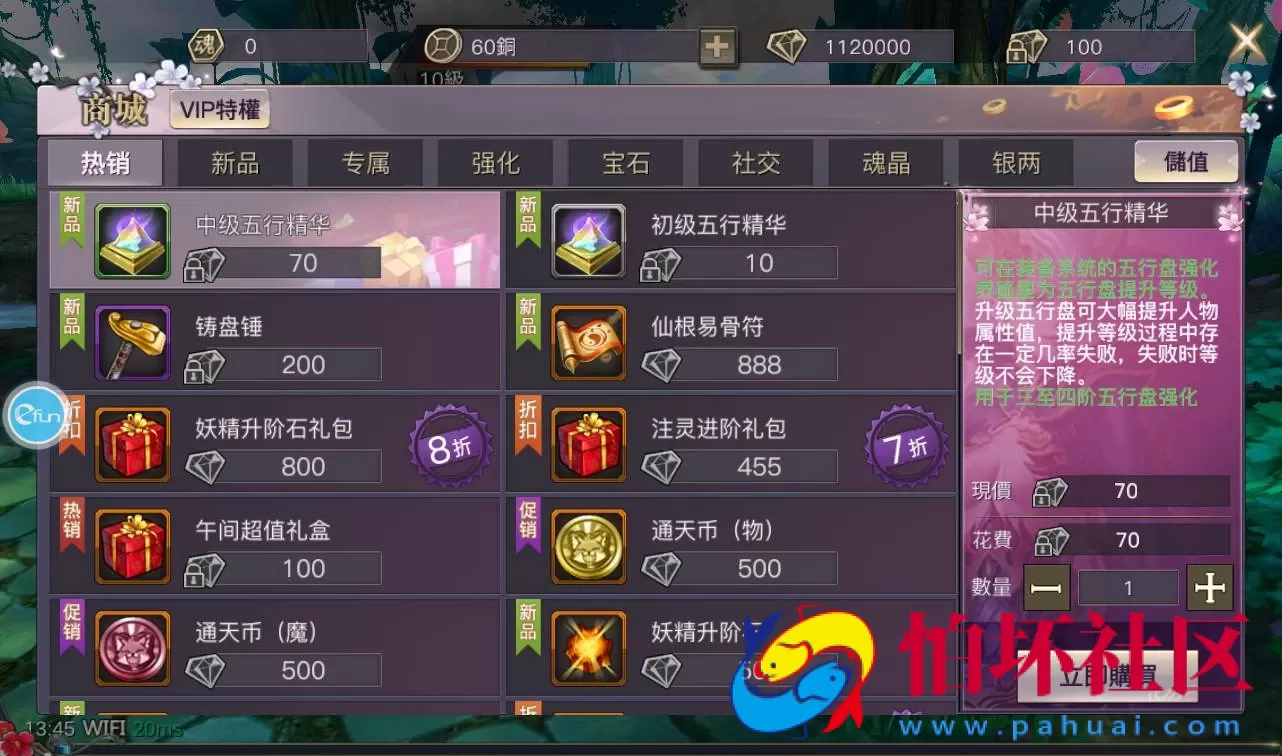The height and width of the screenshot is (756, 1282).
Task: Click the 仙根易骨符 scroll item icon
Action: [x=588, y=339]
